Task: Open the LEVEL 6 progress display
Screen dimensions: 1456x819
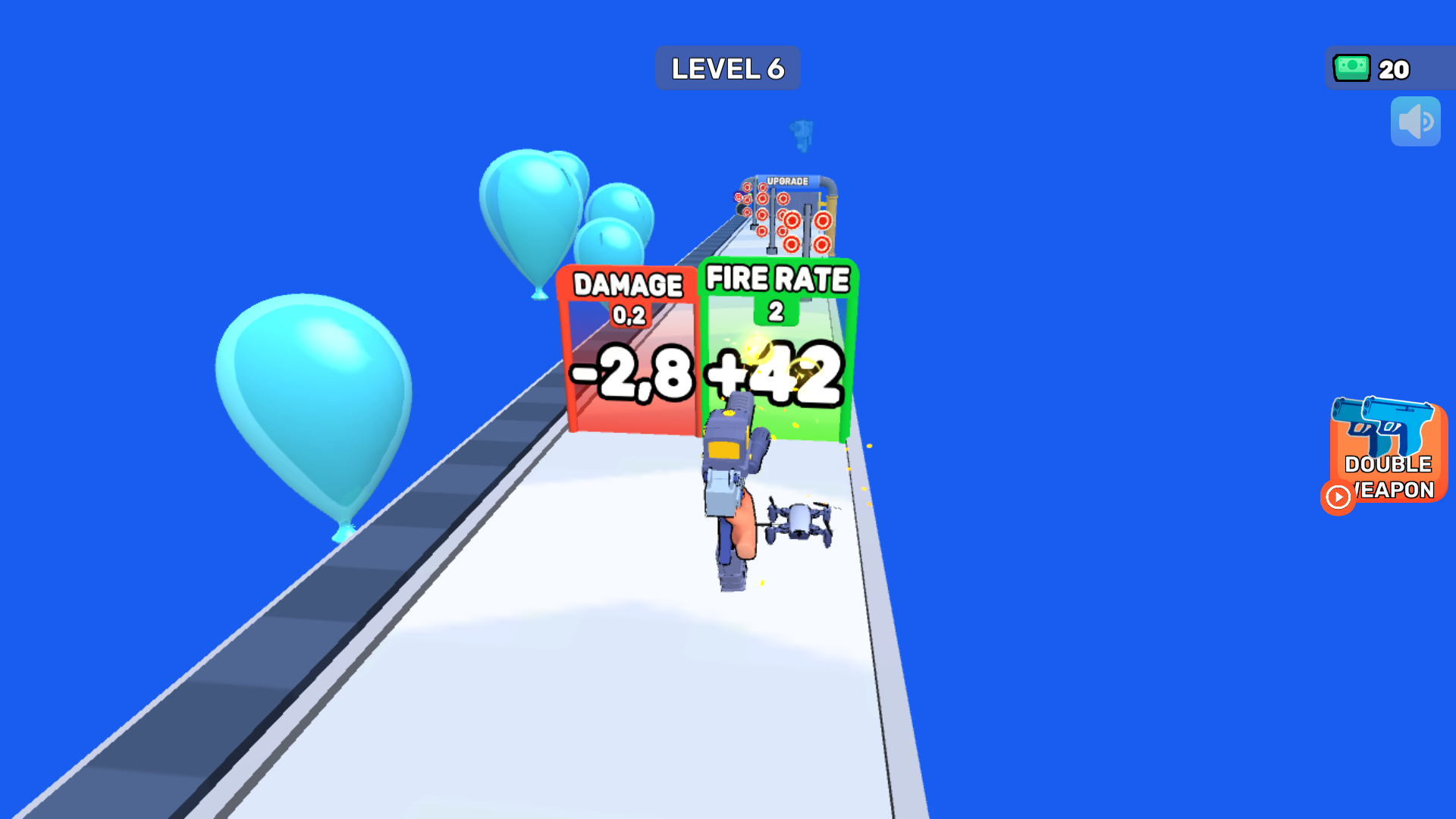Action: click(x=727, y=67)
